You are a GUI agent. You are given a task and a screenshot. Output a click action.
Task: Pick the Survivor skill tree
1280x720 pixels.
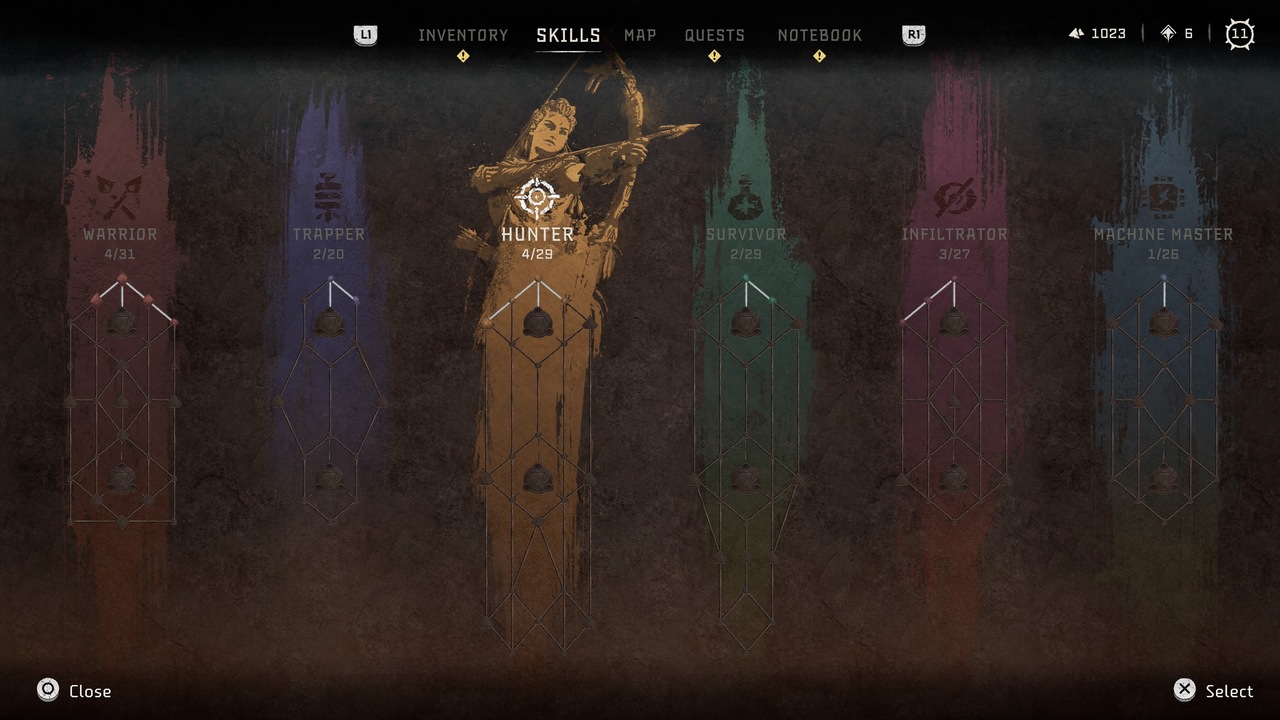point(746,234)
